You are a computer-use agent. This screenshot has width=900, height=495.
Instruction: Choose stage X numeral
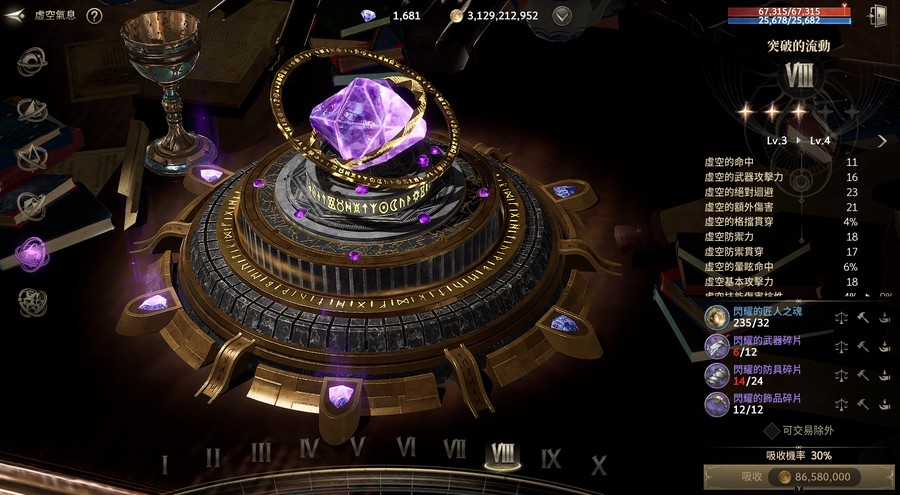pyautogui.click(x=599, y=465)
